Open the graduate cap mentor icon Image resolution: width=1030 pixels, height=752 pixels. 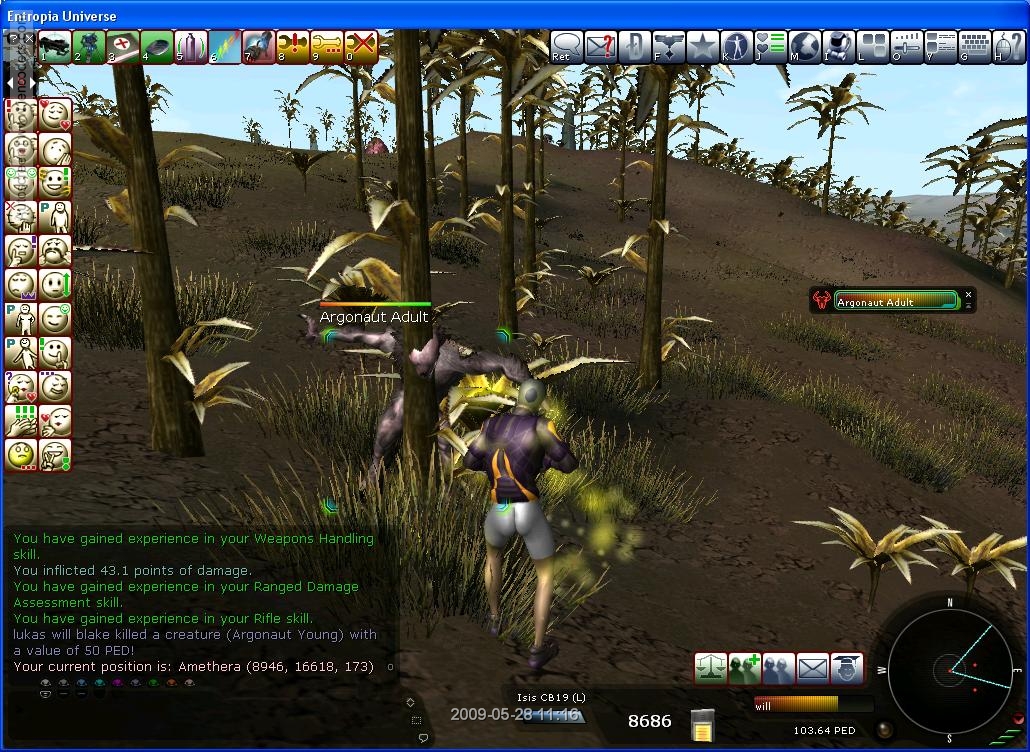coord(847,668)
